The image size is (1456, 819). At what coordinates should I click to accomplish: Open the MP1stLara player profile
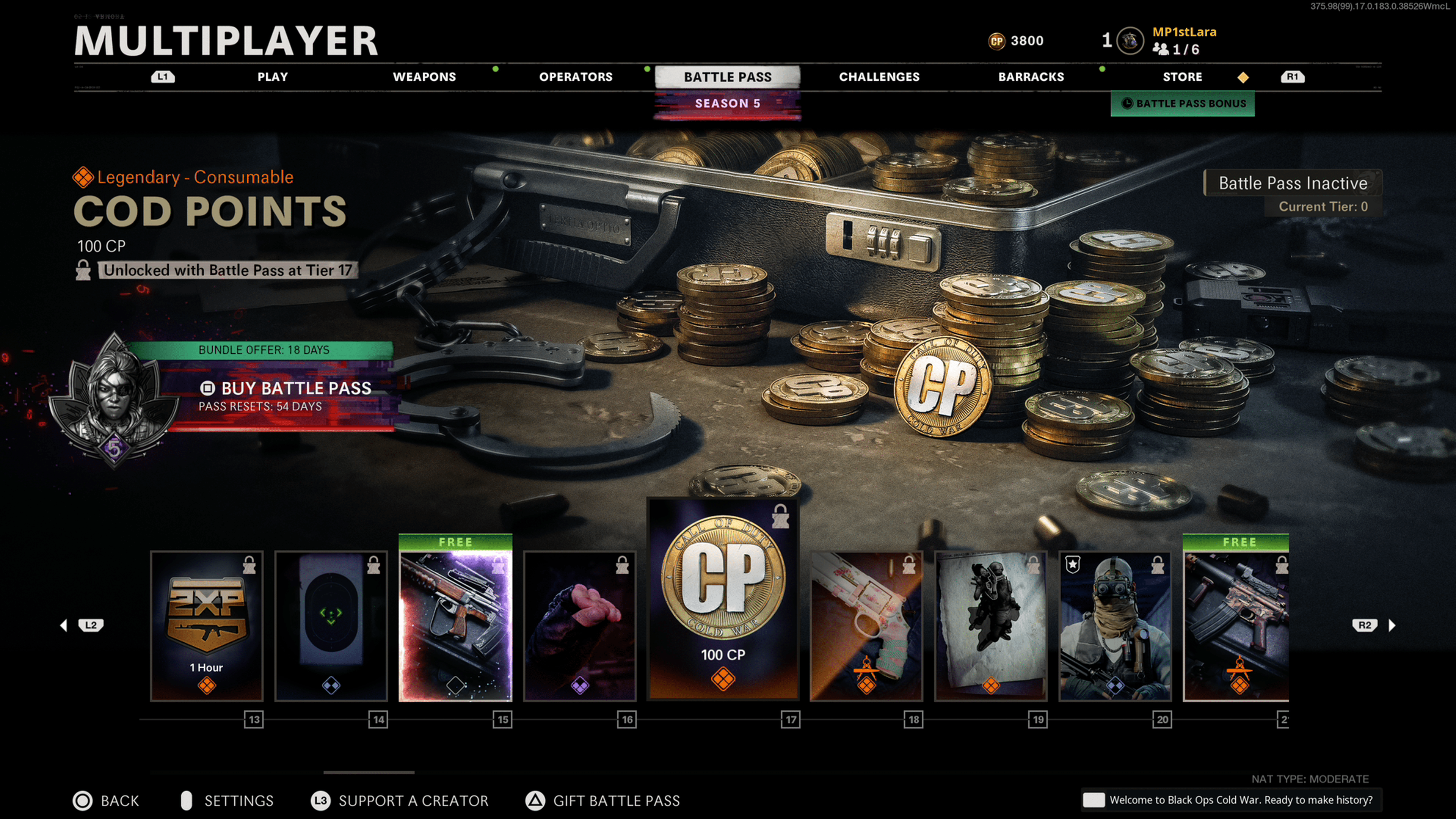[1183, 32]
